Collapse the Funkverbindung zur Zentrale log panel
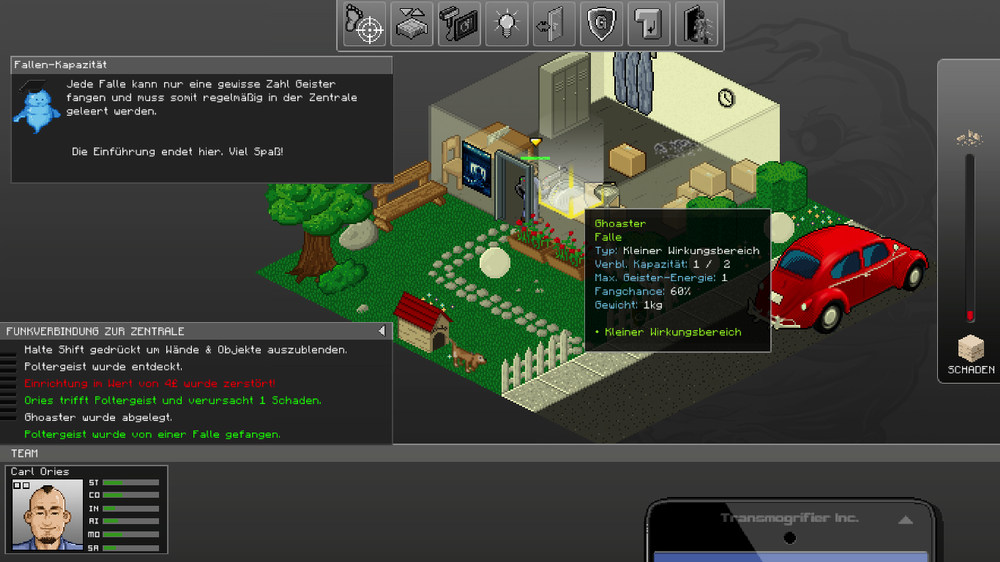 [x=381, y=331]
